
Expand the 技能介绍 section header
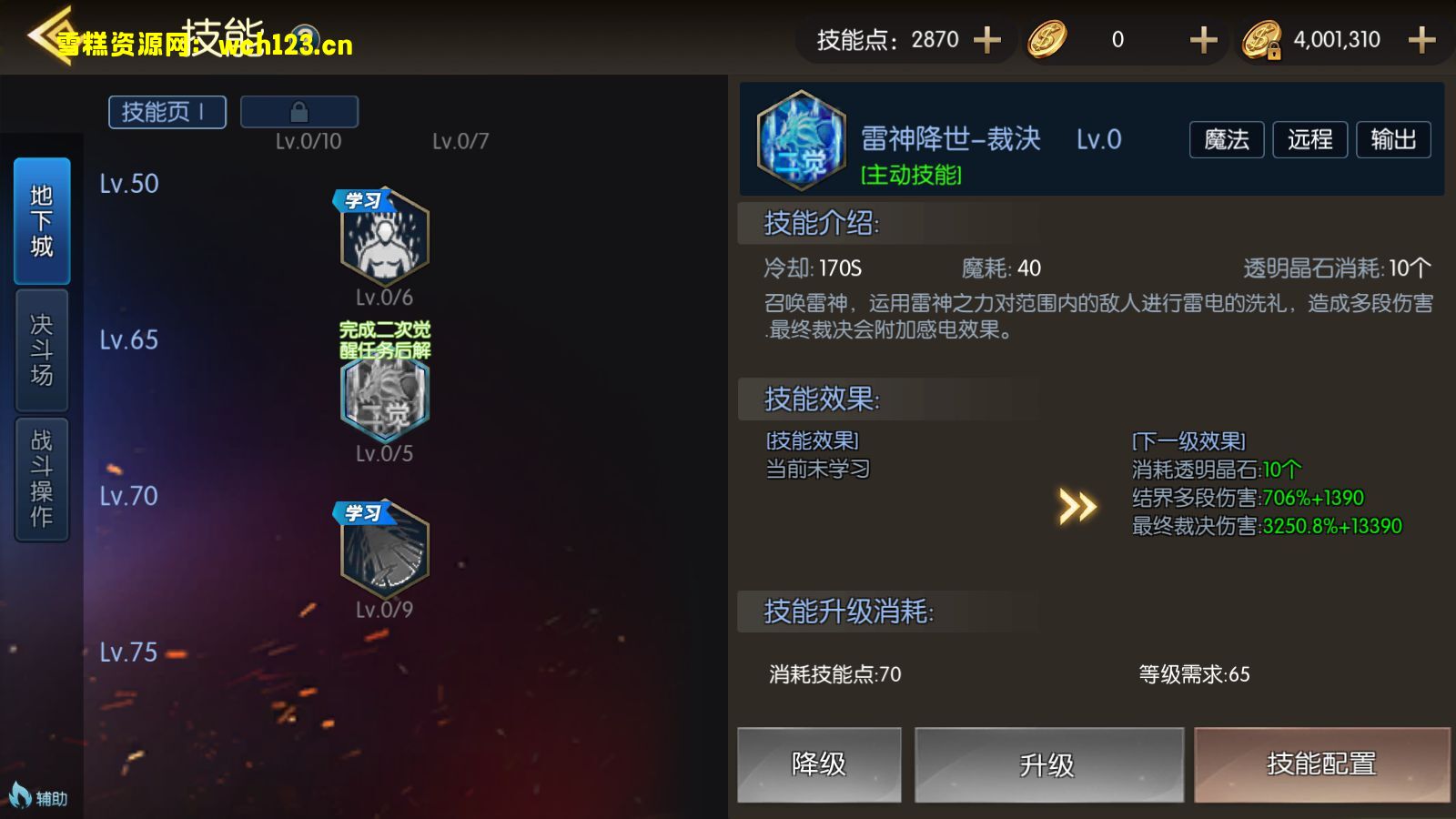[819, 224]
